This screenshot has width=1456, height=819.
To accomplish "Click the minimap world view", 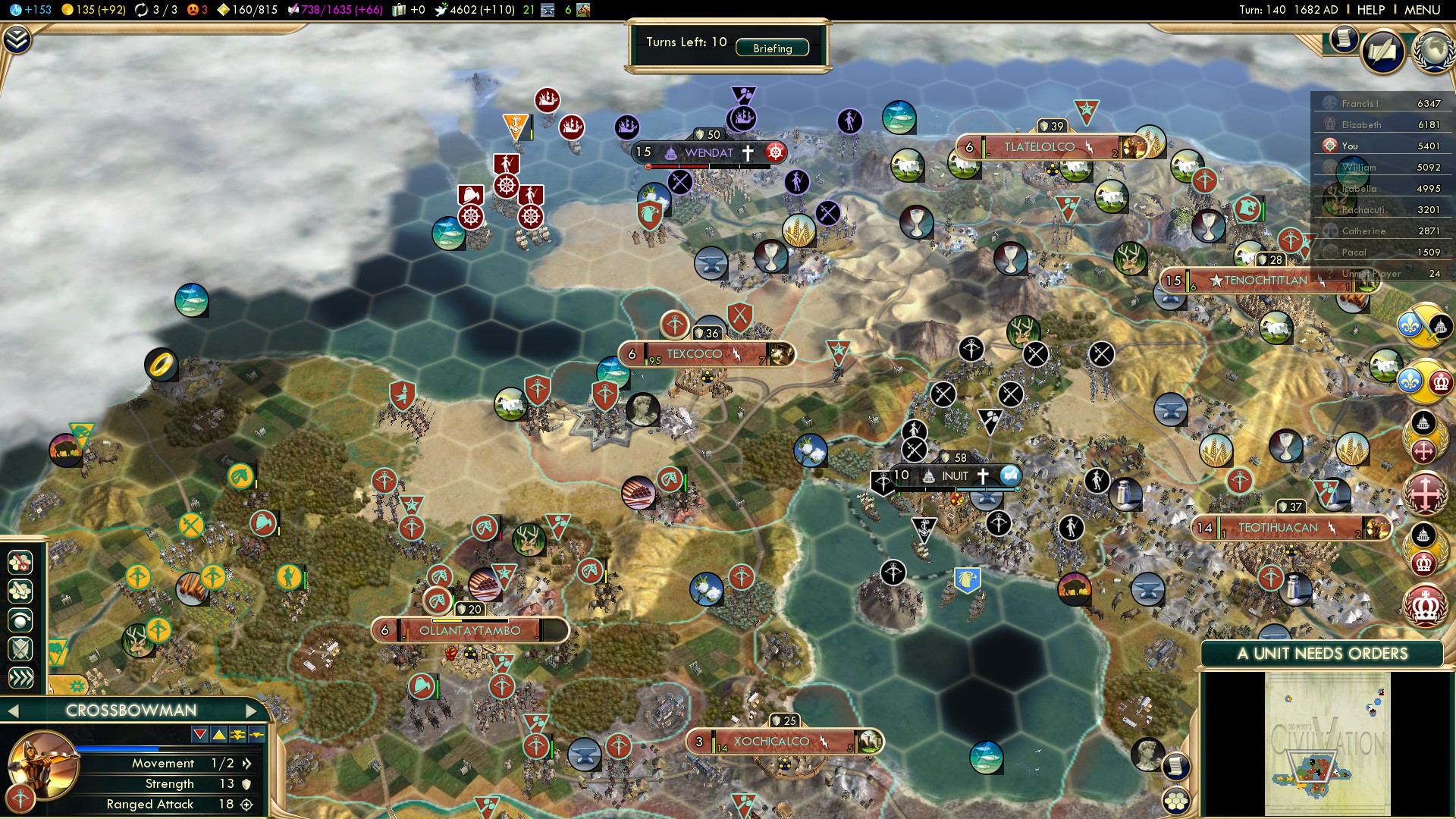I will tap(1327, 743).
